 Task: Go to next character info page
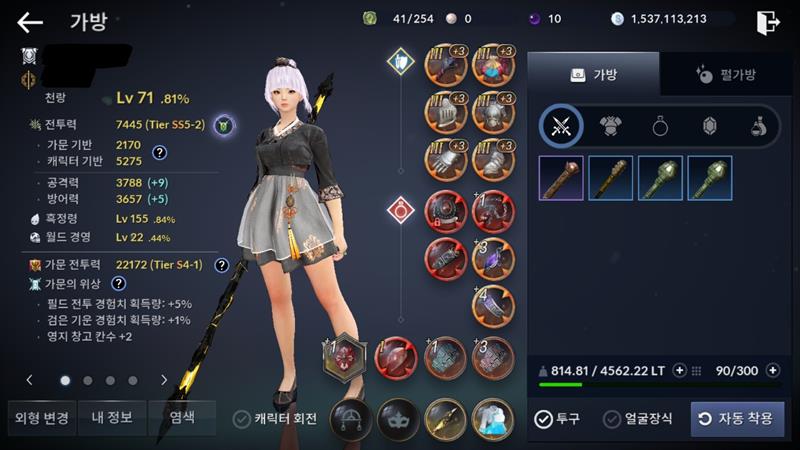164,380
